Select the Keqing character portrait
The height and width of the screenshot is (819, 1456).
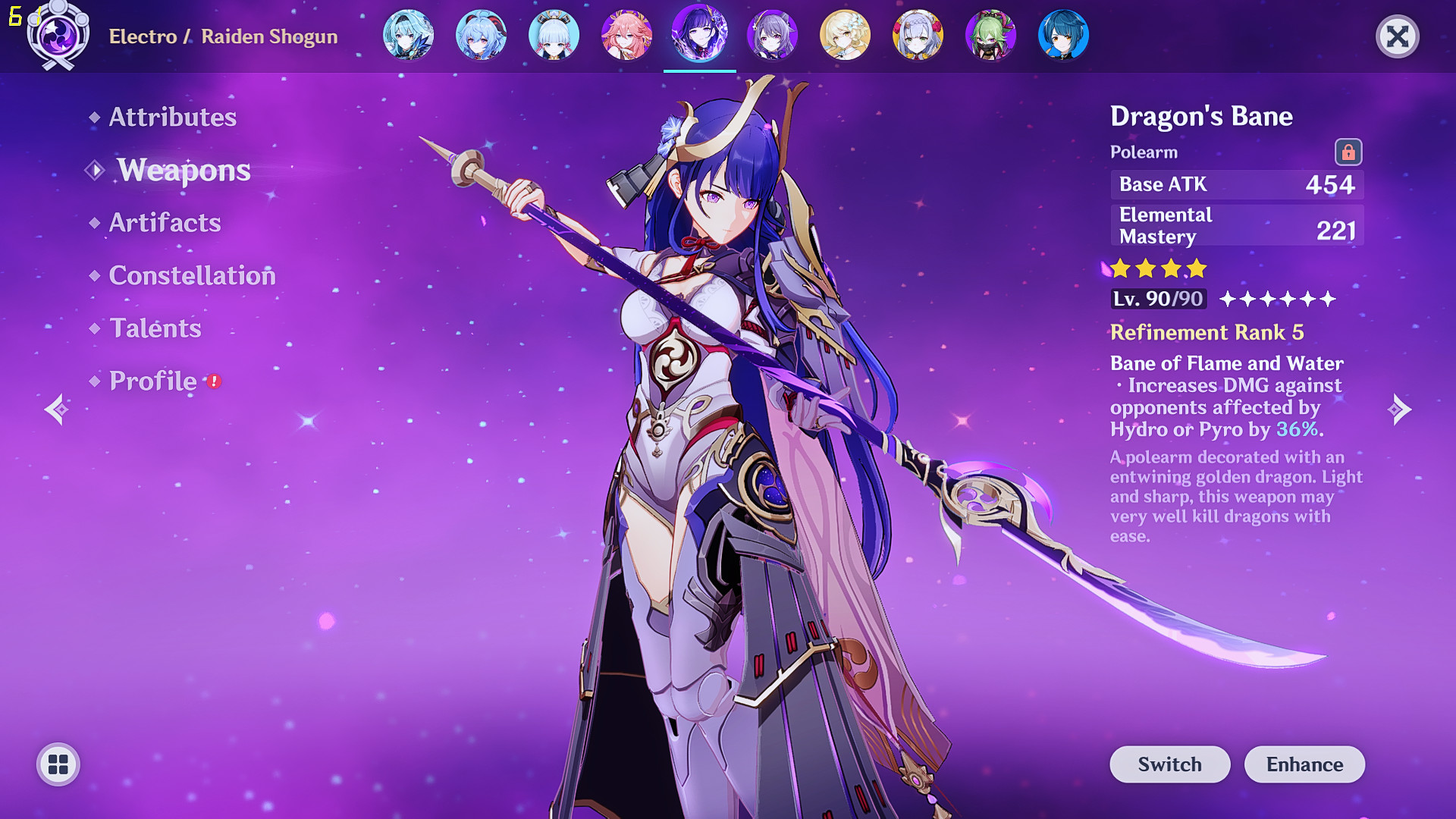pos(772,36)
